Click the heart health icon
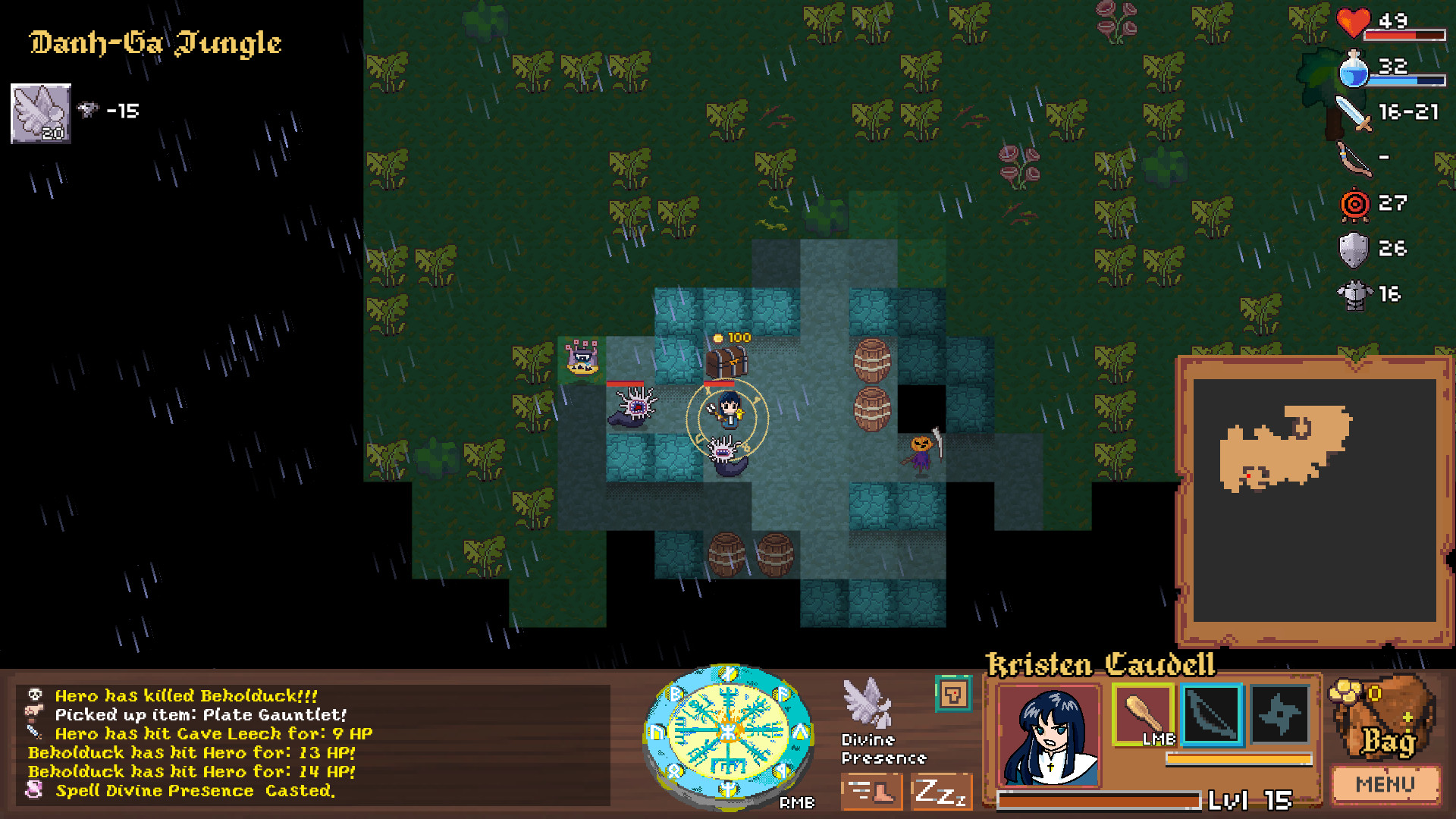 [1352, 24]
